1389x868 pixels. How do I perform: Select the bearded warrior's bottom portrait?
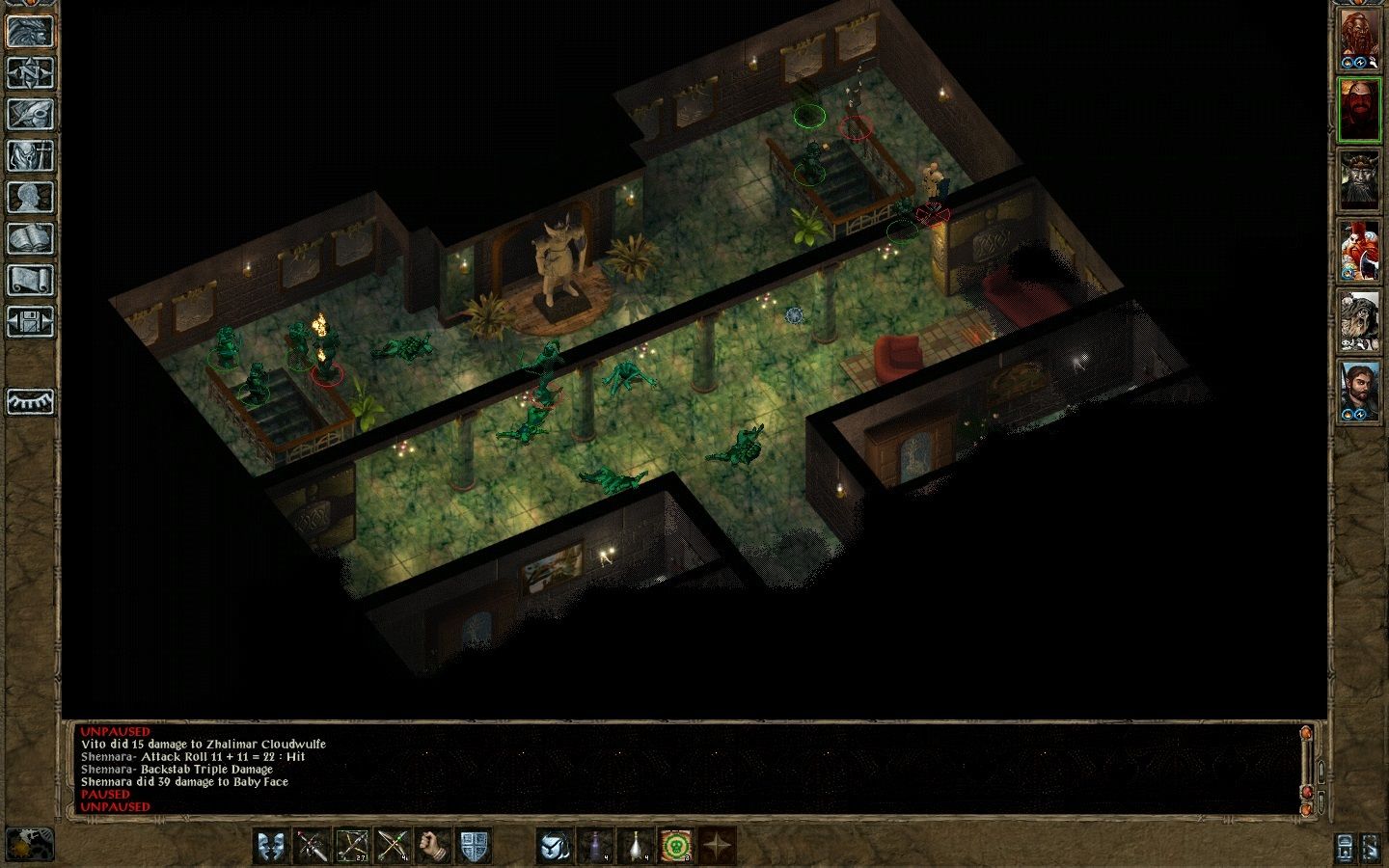pos(1362,395)
